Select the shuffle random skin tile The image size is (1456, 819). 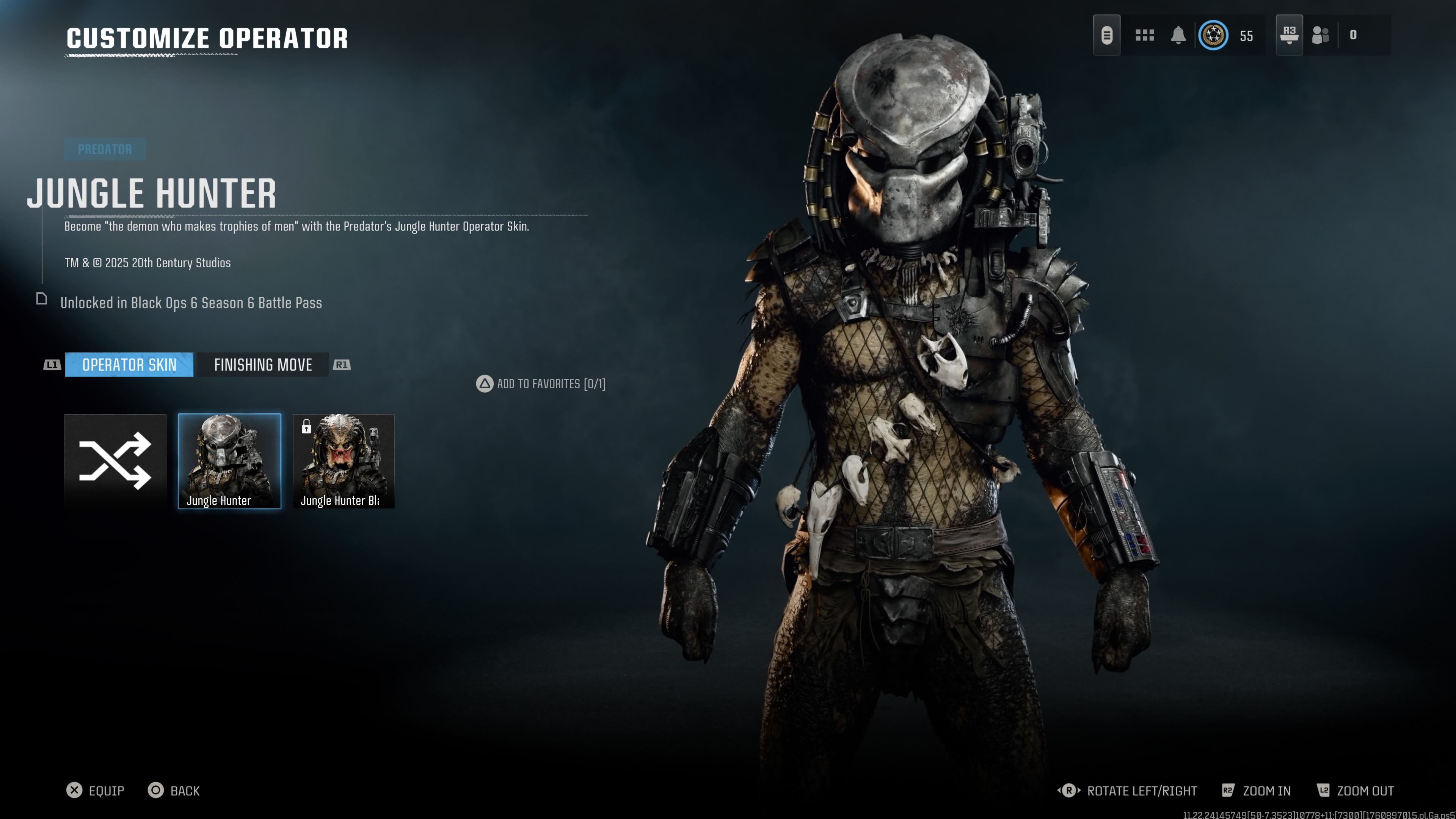tap(115, 461)
